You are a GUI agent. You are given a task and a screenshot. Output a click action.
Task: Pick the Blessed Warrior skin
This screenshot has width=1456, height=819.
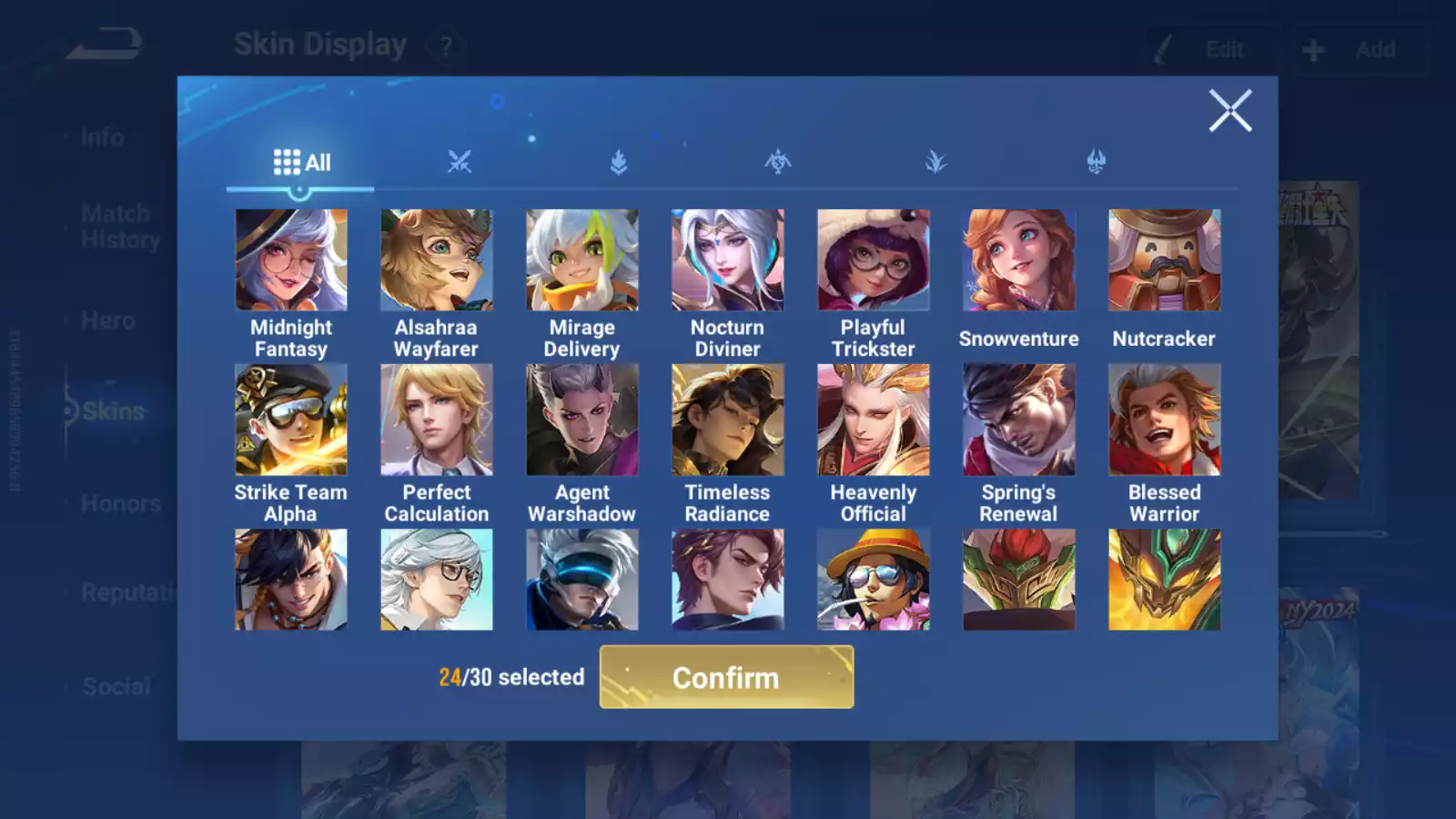click(1165, 420)
